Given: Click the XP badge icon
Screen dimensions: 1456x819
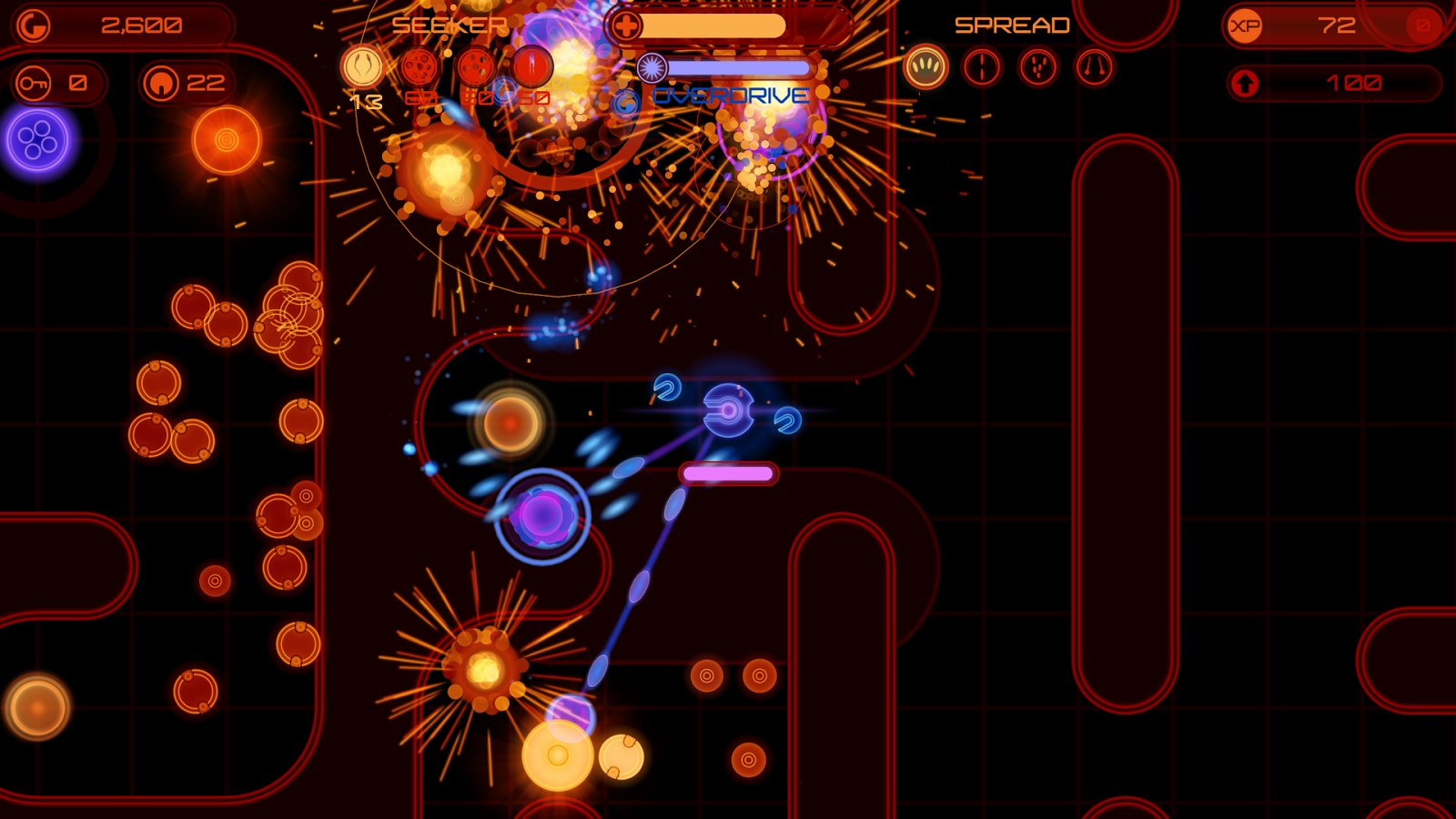Looking at the screenshot, I should [1246, 25].
